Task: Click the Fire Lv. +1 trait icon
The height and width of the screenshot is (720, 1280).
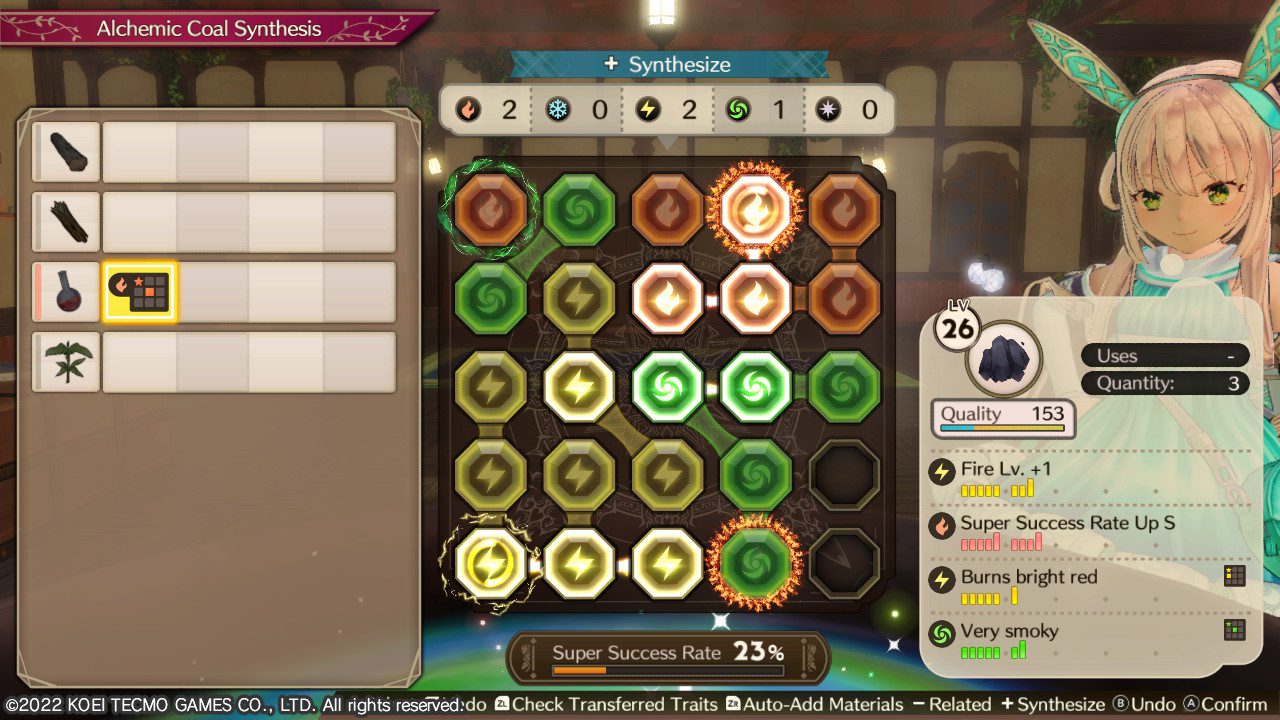Action: [941, 471]
